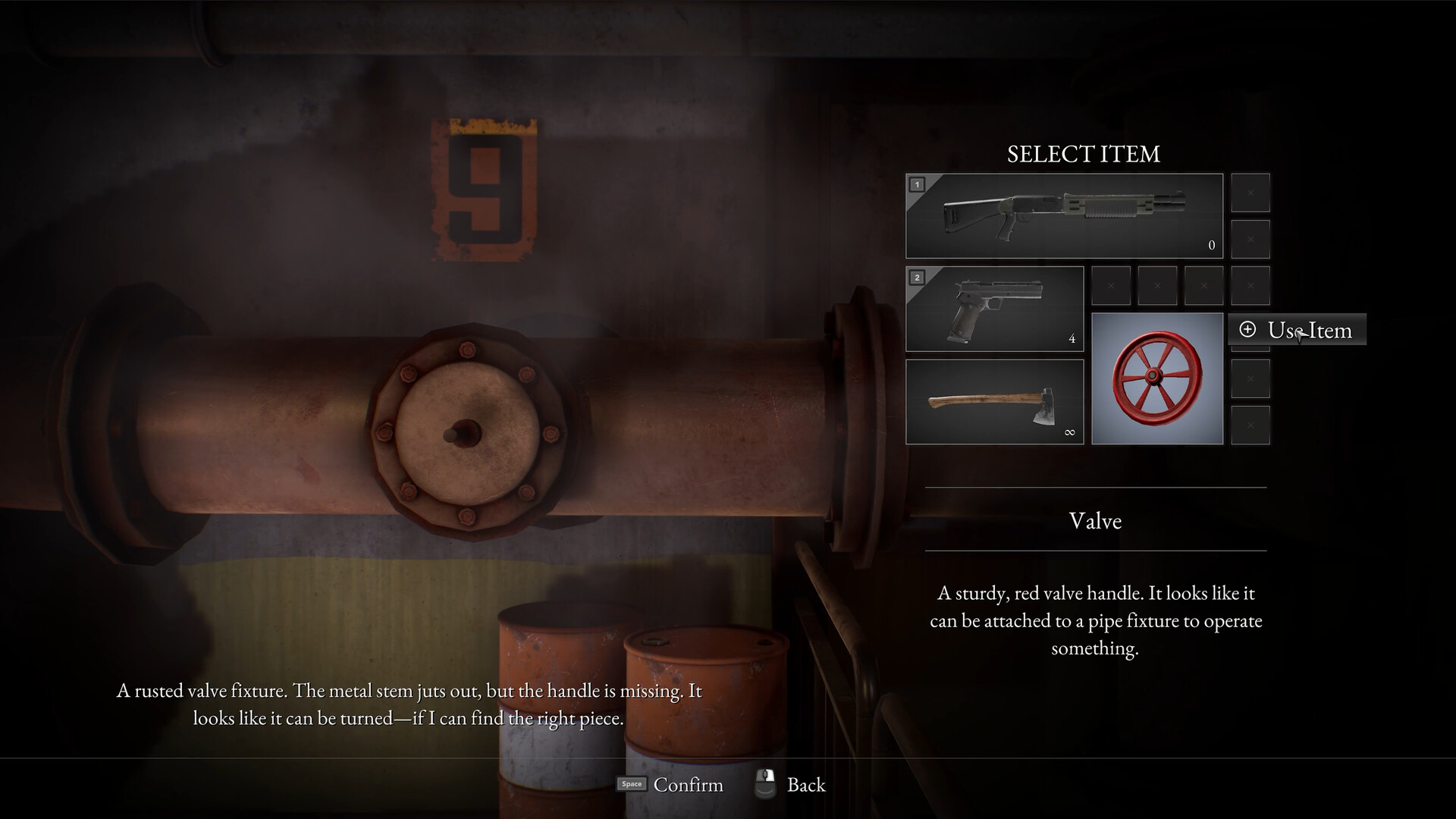Click the Space key icon beside Confirm
This screenshot has width=1456, height=819.
[x=630, y=784]
